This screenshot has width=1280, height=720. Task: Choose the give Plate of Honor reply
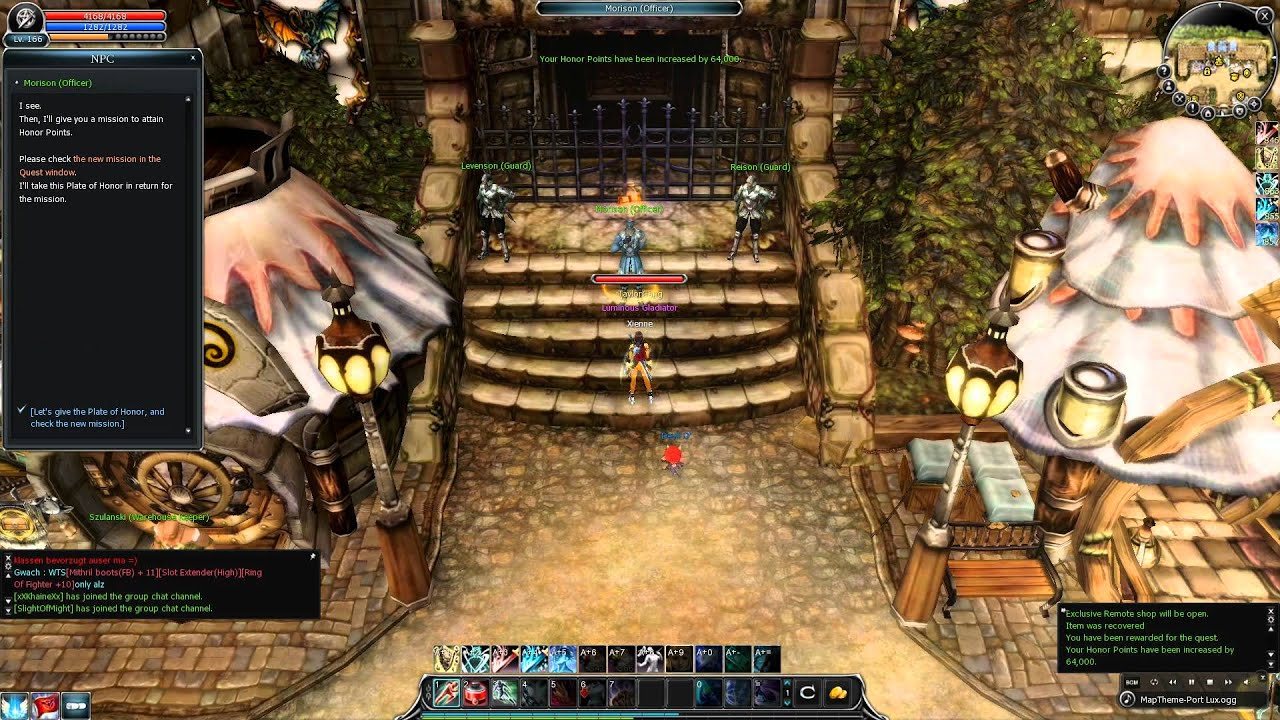[x=97, y=417]
